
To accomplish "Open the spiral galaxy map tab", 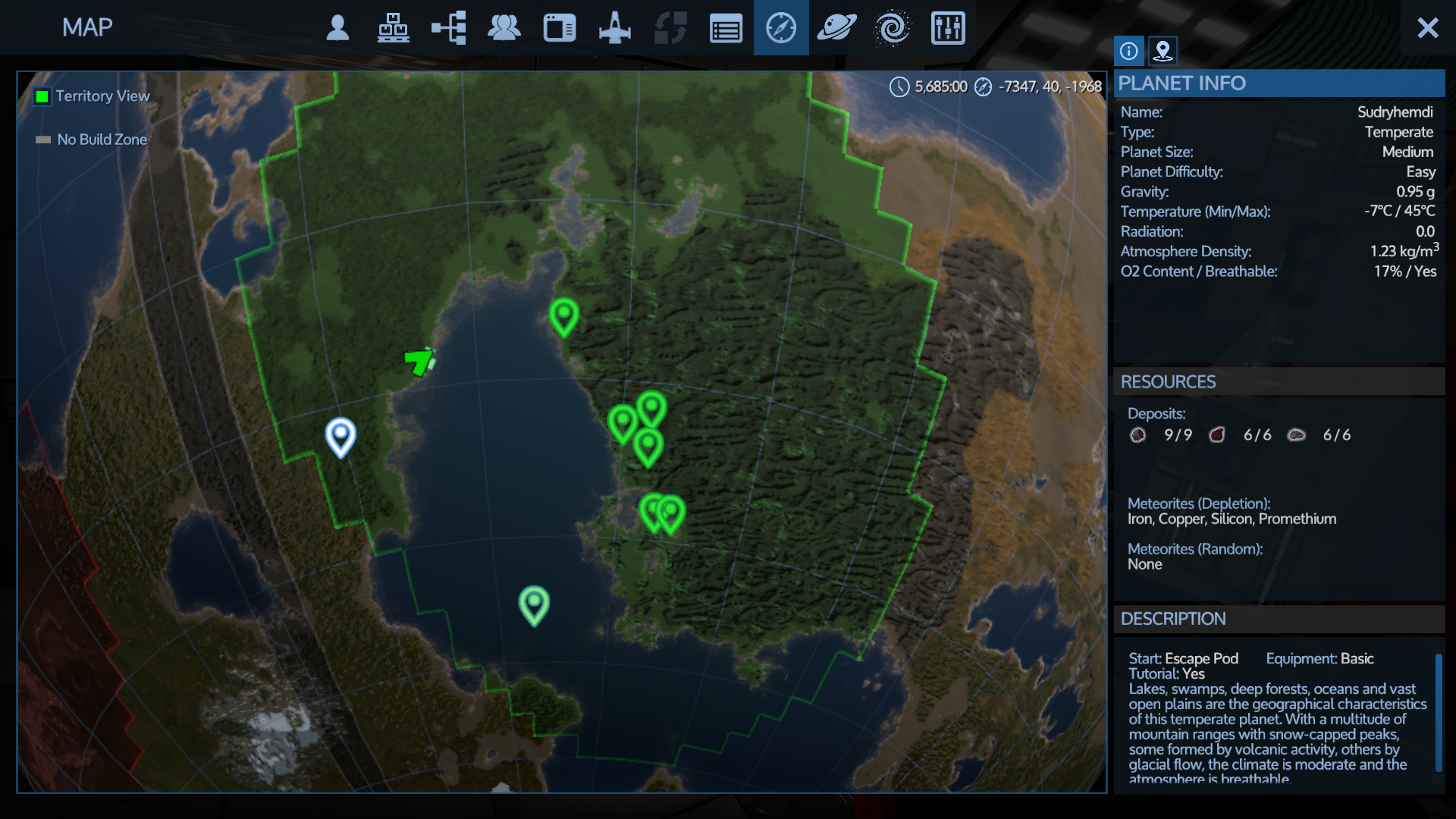I will 892,28.
